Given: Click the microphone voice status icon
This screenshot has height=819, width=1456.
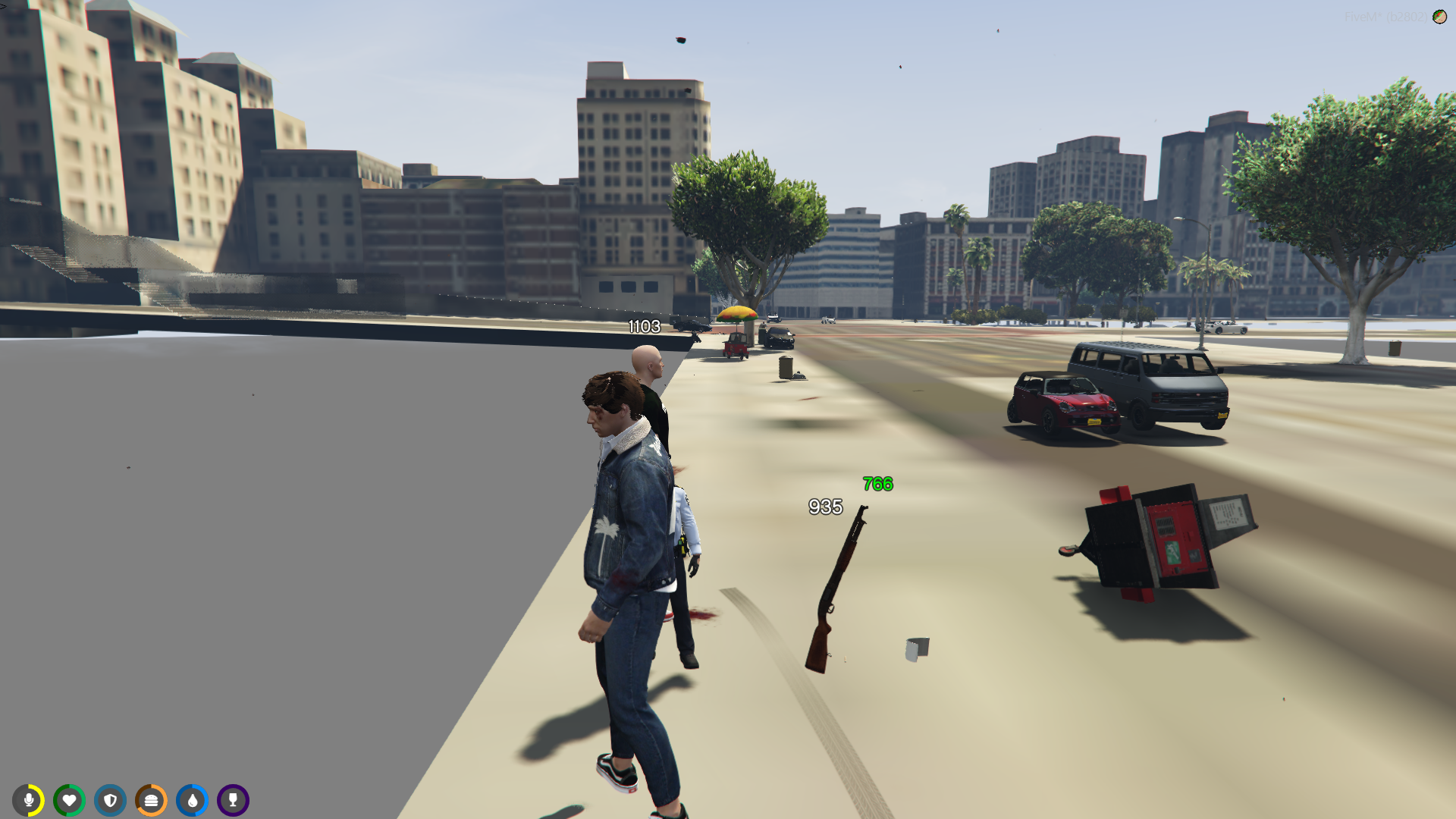Looking at the screenshot, I should (x=29, y=800).
